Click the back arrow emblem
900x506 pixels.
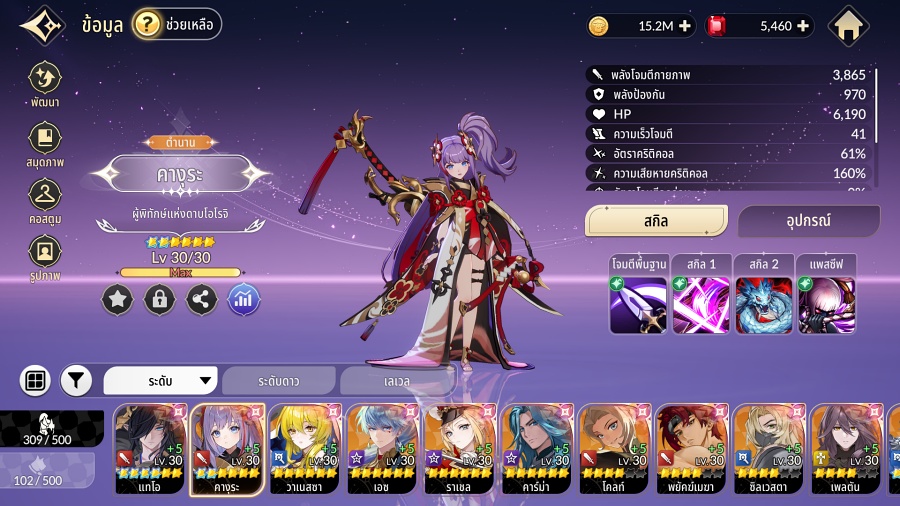(x=40, y=26)
